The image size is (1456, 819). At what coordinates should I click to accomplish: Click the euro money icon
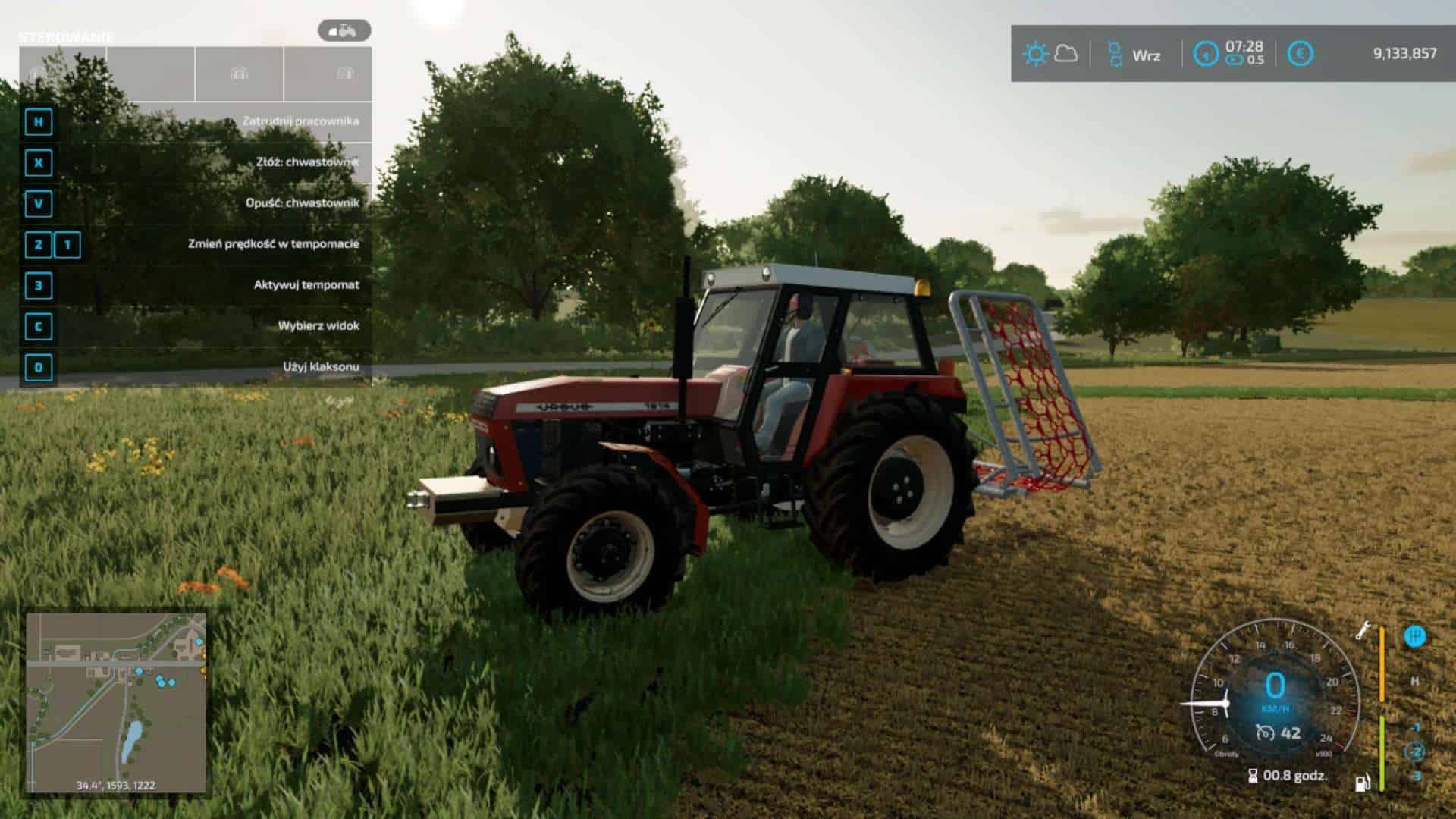pyautogui.click(x=1301, y=54)
